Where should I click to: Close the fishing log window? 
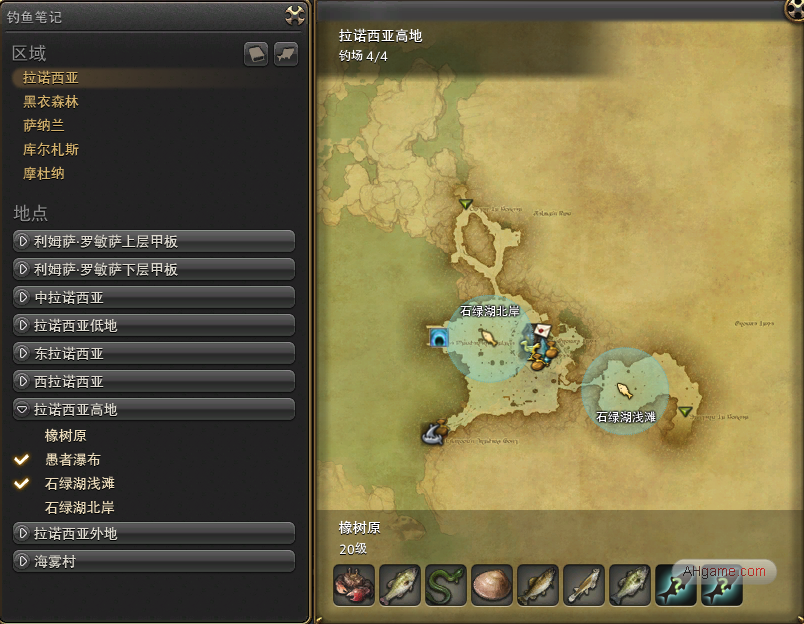pos(294,14)
